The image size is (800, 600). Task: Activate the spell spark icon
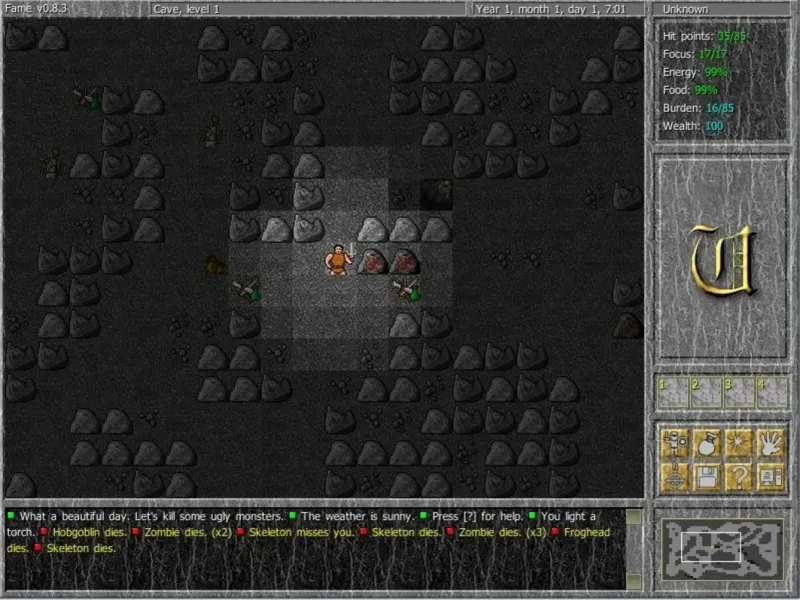739,443
